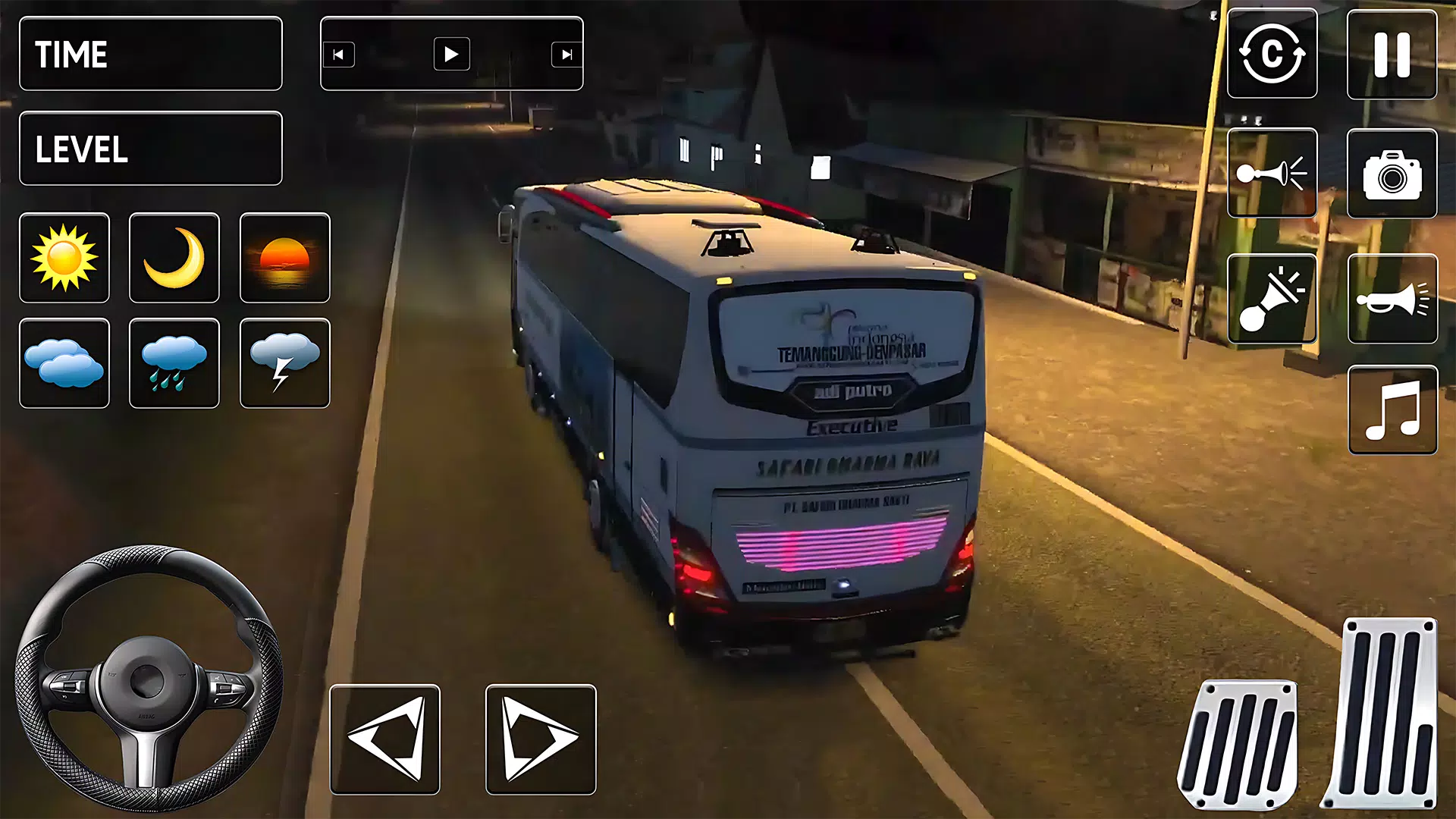Screen dimensions: 1456x819
Task: Turn on cloudy weather
Action: tap(64, 364)
